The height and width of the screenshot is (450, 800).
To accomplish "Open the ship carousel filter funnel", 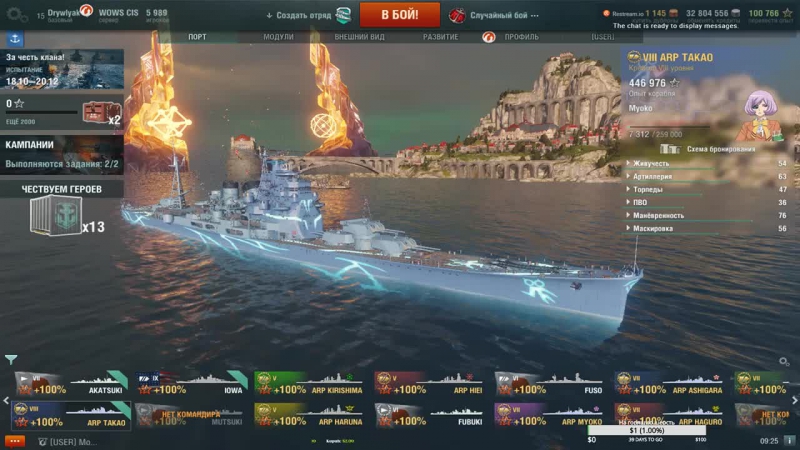I will point(11,359).
